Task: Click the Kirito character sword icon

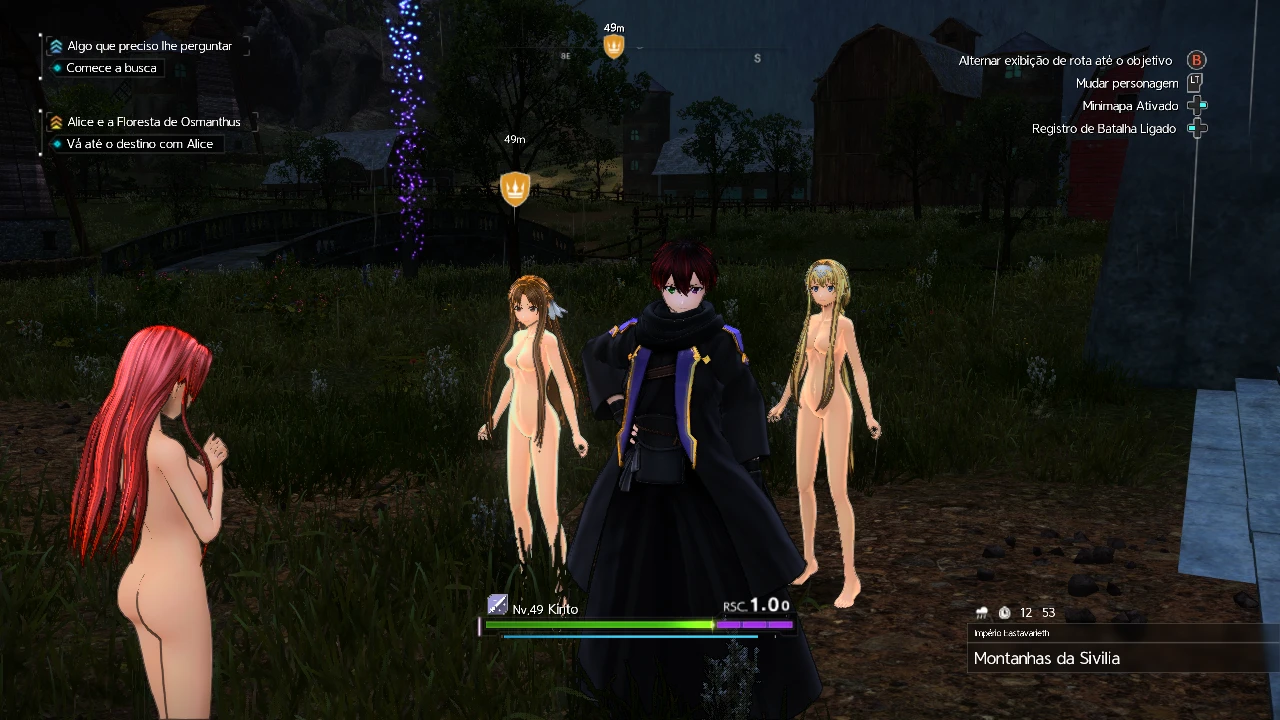Action: point(497,604)
